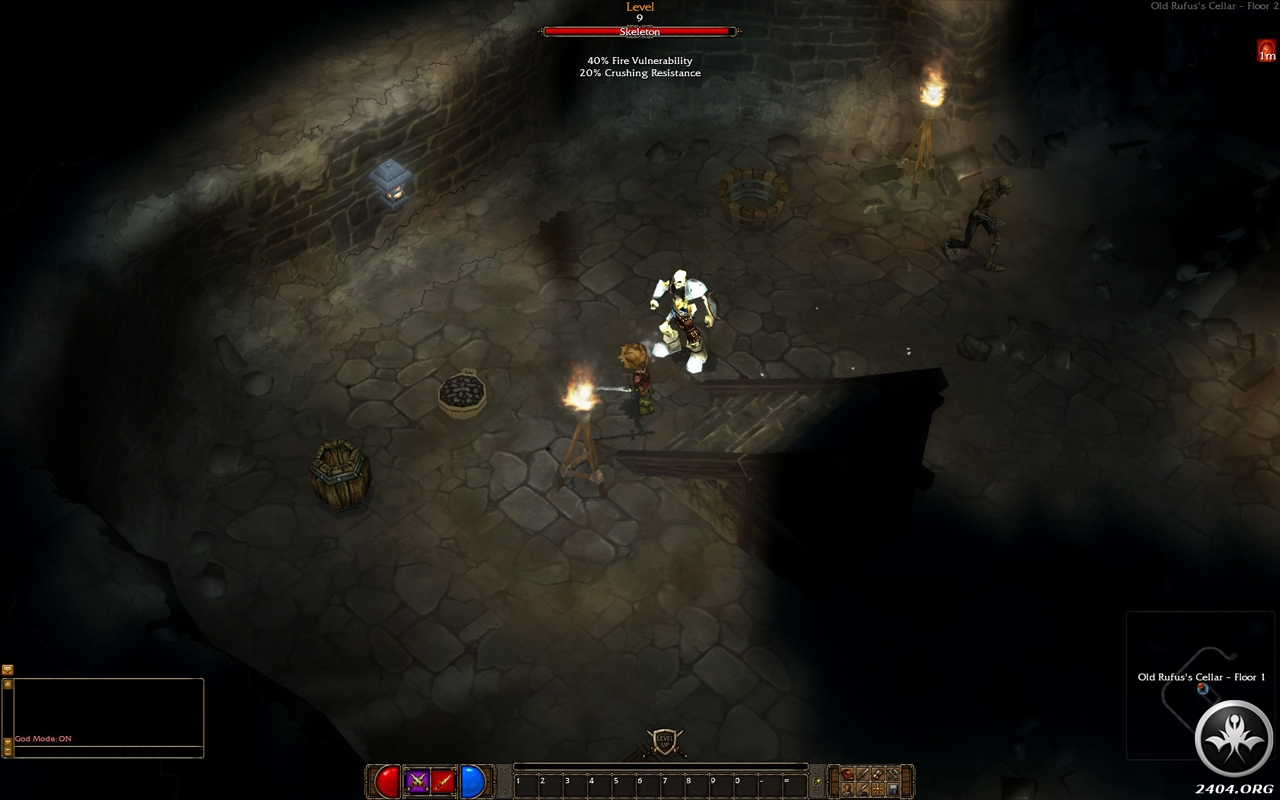This screenshot has width=1280, height=800.
Task: Select the crossed swords skill on purple background
Action: coord(418,781)
